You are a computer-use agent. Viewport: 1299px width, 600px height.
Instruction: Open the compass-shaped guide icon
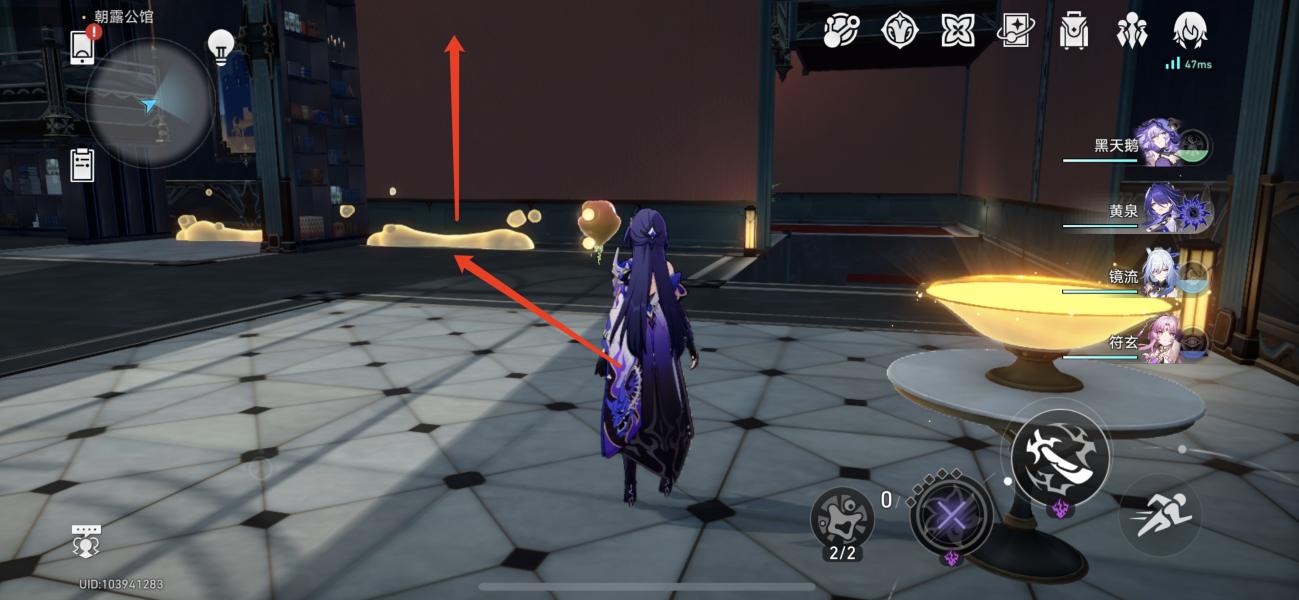pos(899,31)
